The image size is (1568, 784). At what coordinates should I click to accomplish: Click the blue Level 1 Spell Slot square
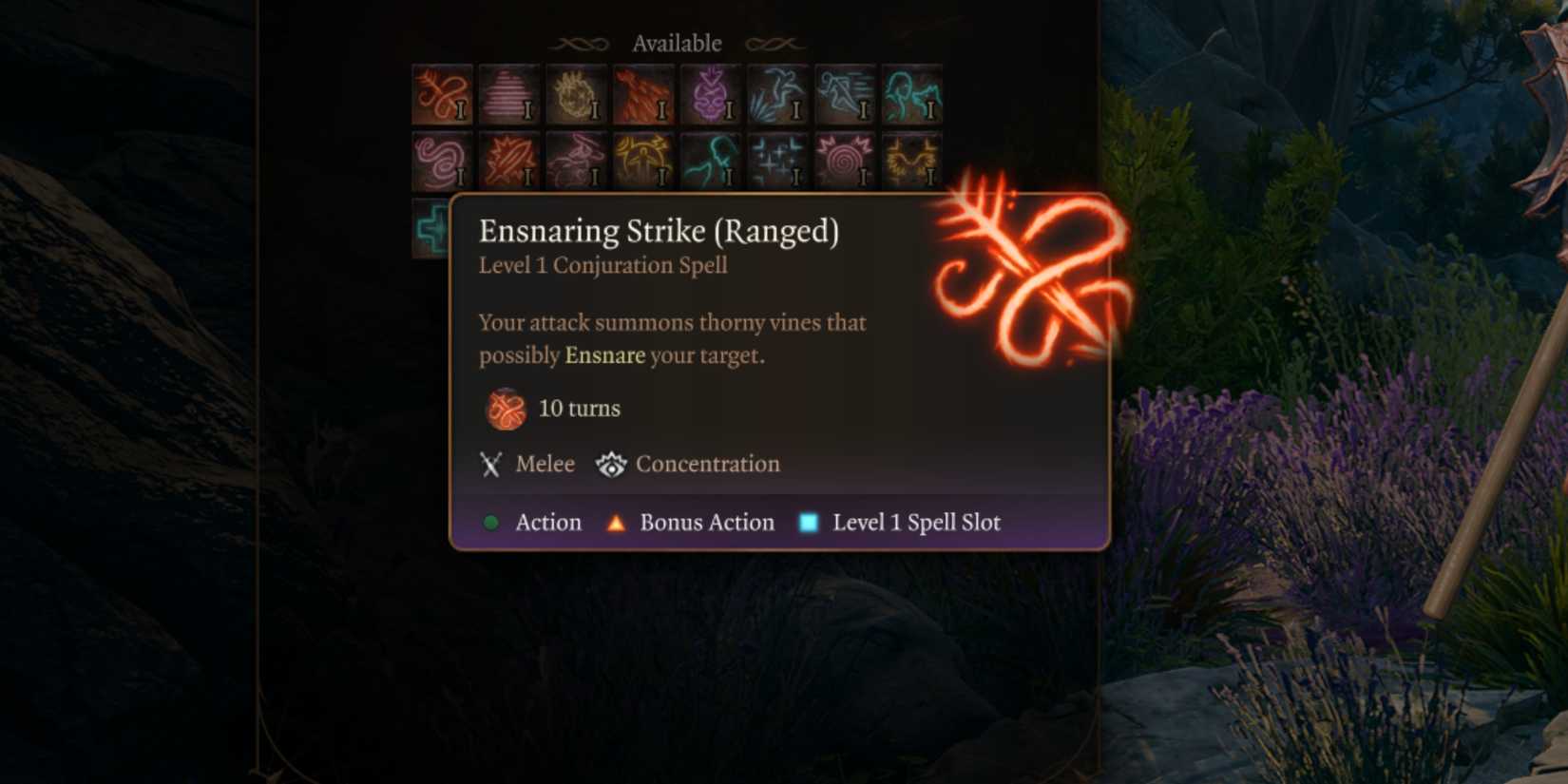point(806,522)
